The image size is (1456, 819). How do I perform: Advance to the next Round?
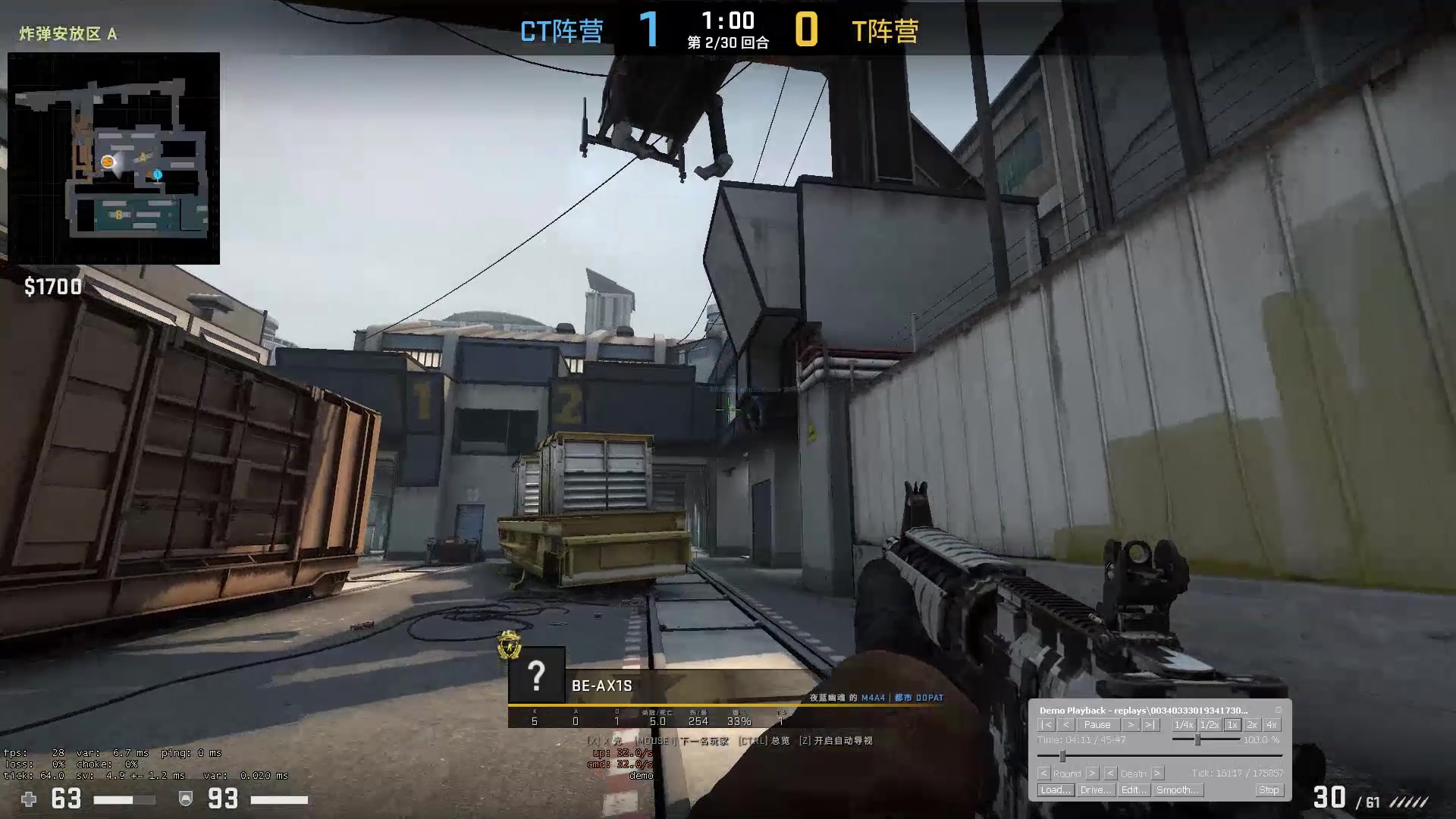[x=1094, y=773]
